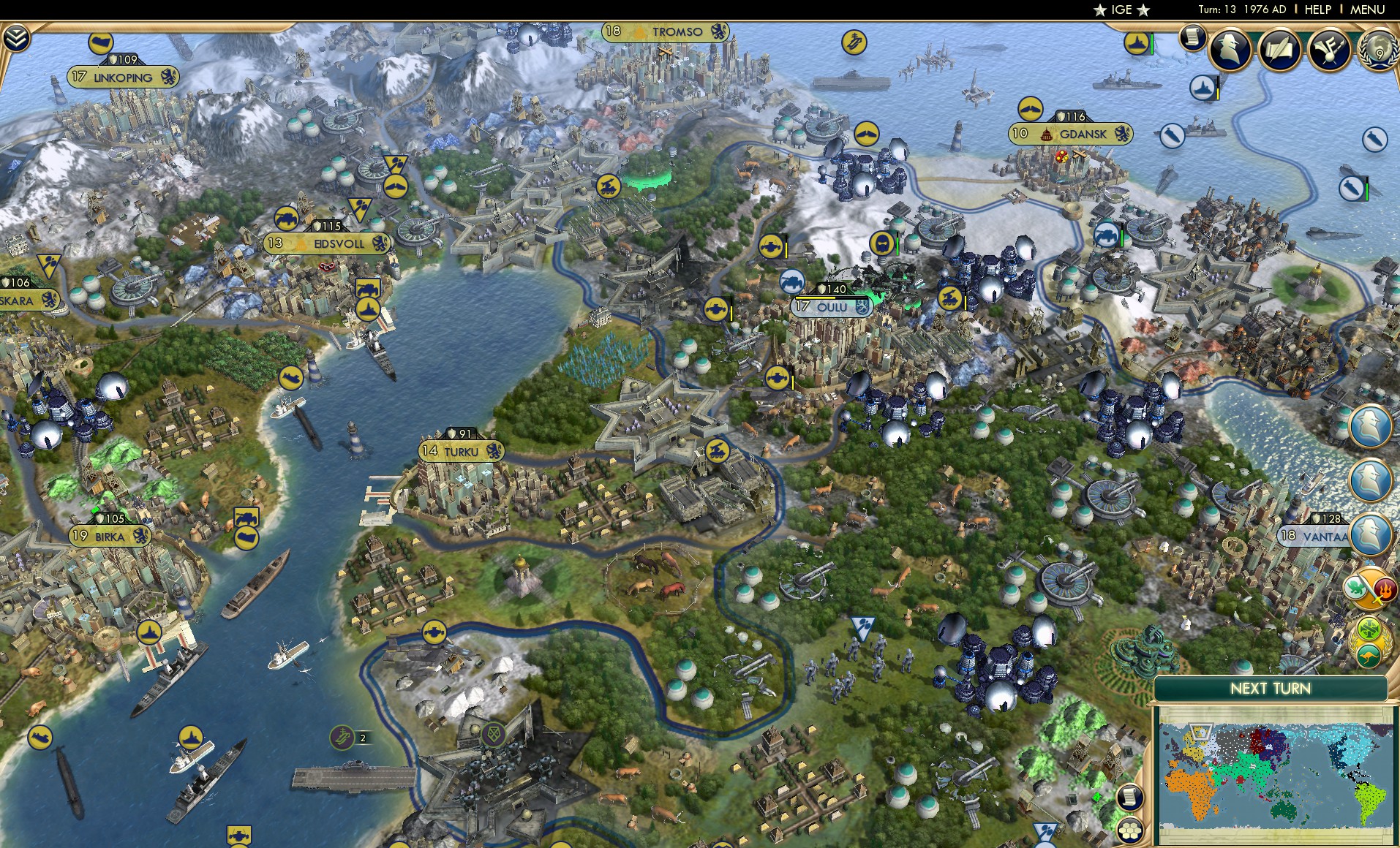
Task: Open the World Congress globe icon
Action: tap(1378, 53)
